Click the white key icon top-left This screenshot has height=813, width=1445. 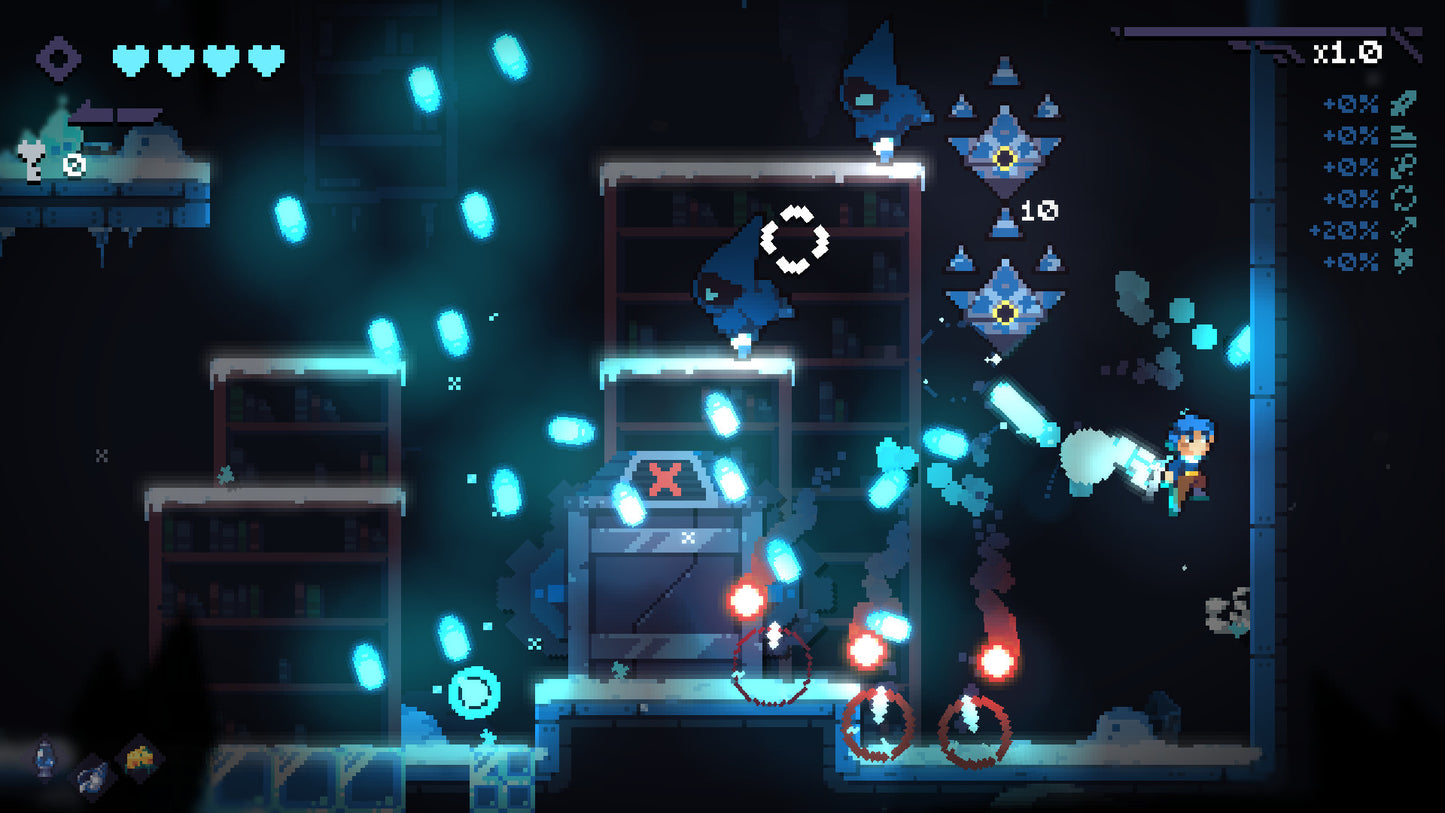[31, 163]
